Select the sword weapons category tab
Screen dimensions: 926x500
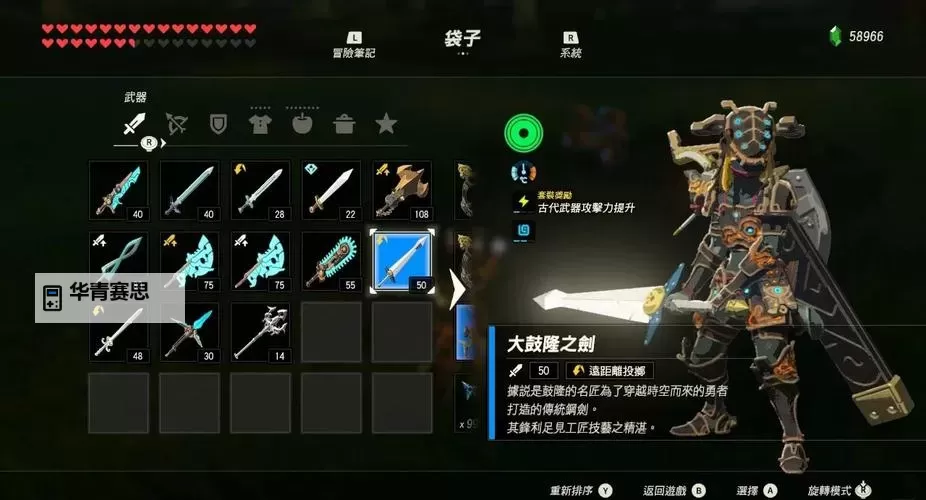click(x=134, y=124)
